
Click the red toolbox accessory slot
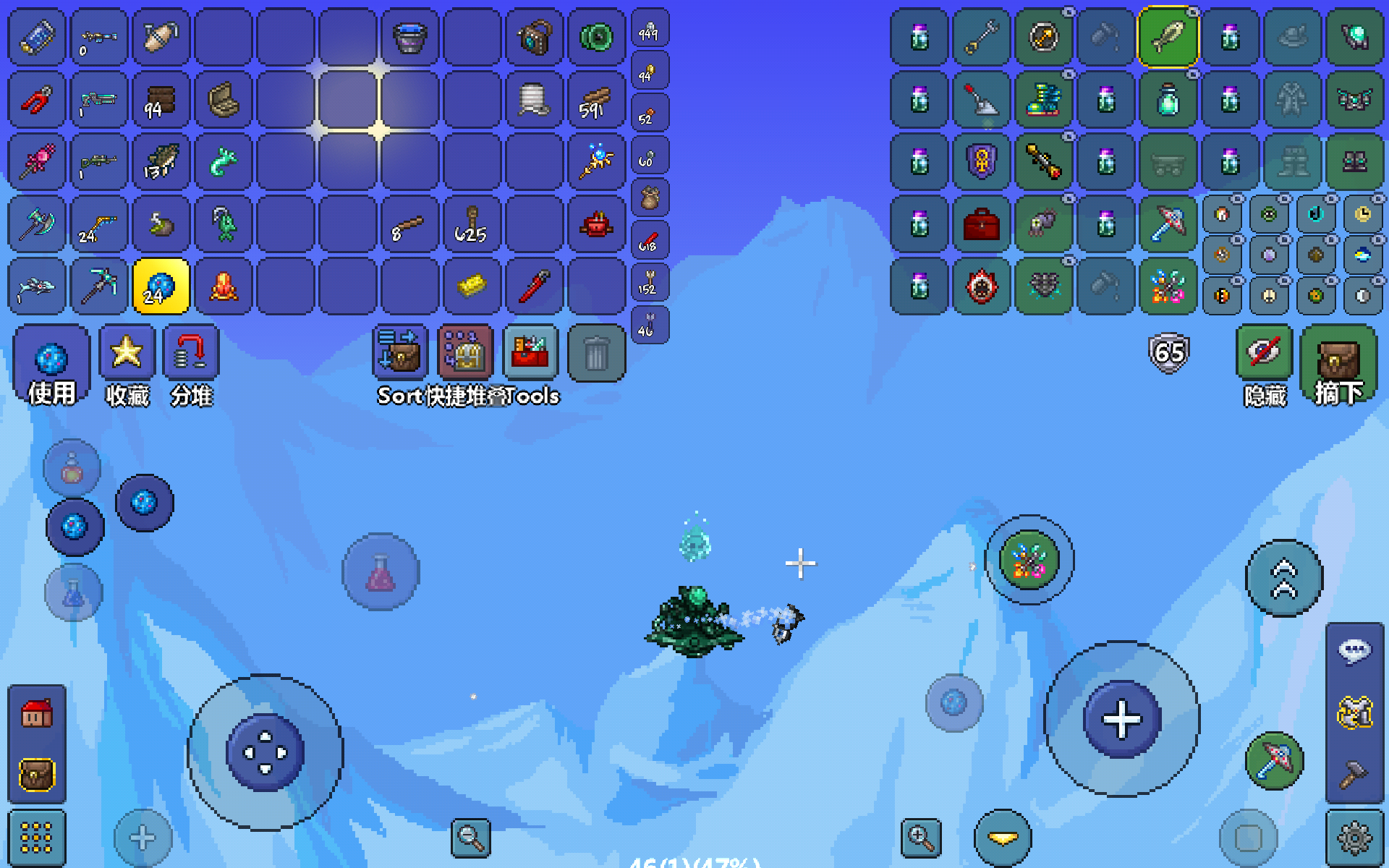[x=982, y=224]
